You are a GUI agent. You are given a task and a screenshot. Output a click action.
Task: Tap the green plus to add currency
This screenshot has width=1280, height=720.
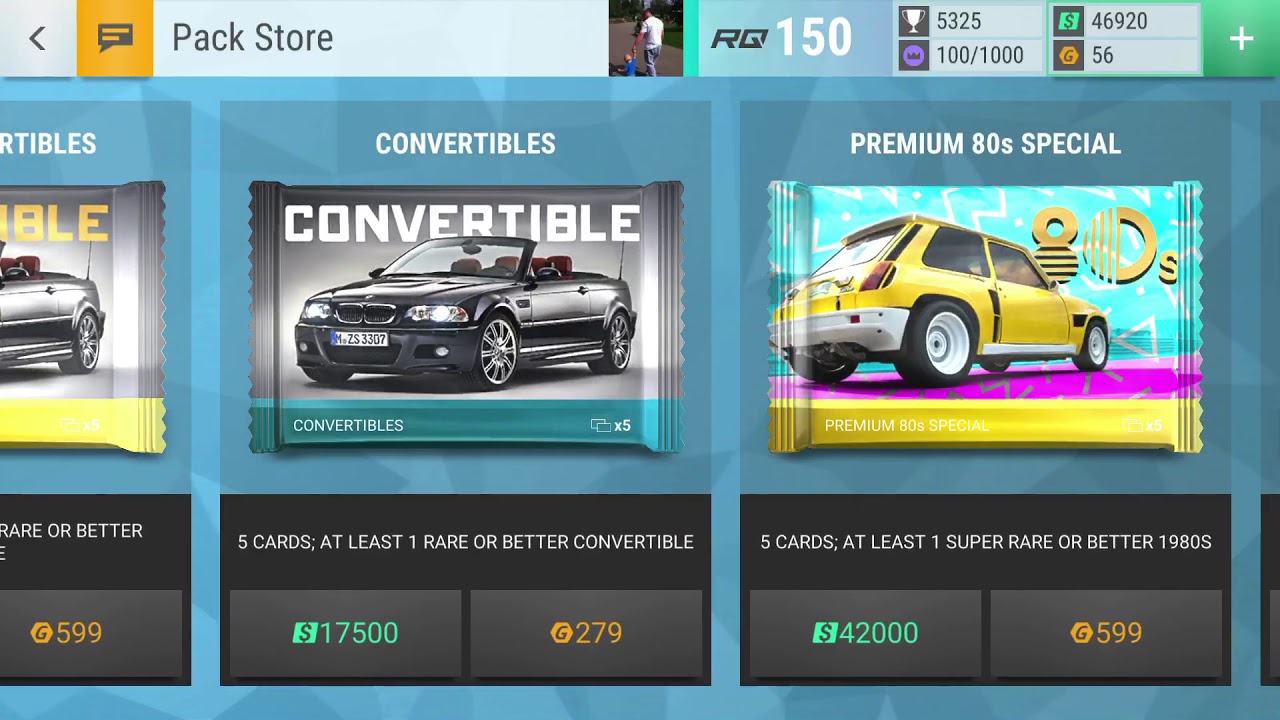pyautogui.click(x=1241, y=38)
